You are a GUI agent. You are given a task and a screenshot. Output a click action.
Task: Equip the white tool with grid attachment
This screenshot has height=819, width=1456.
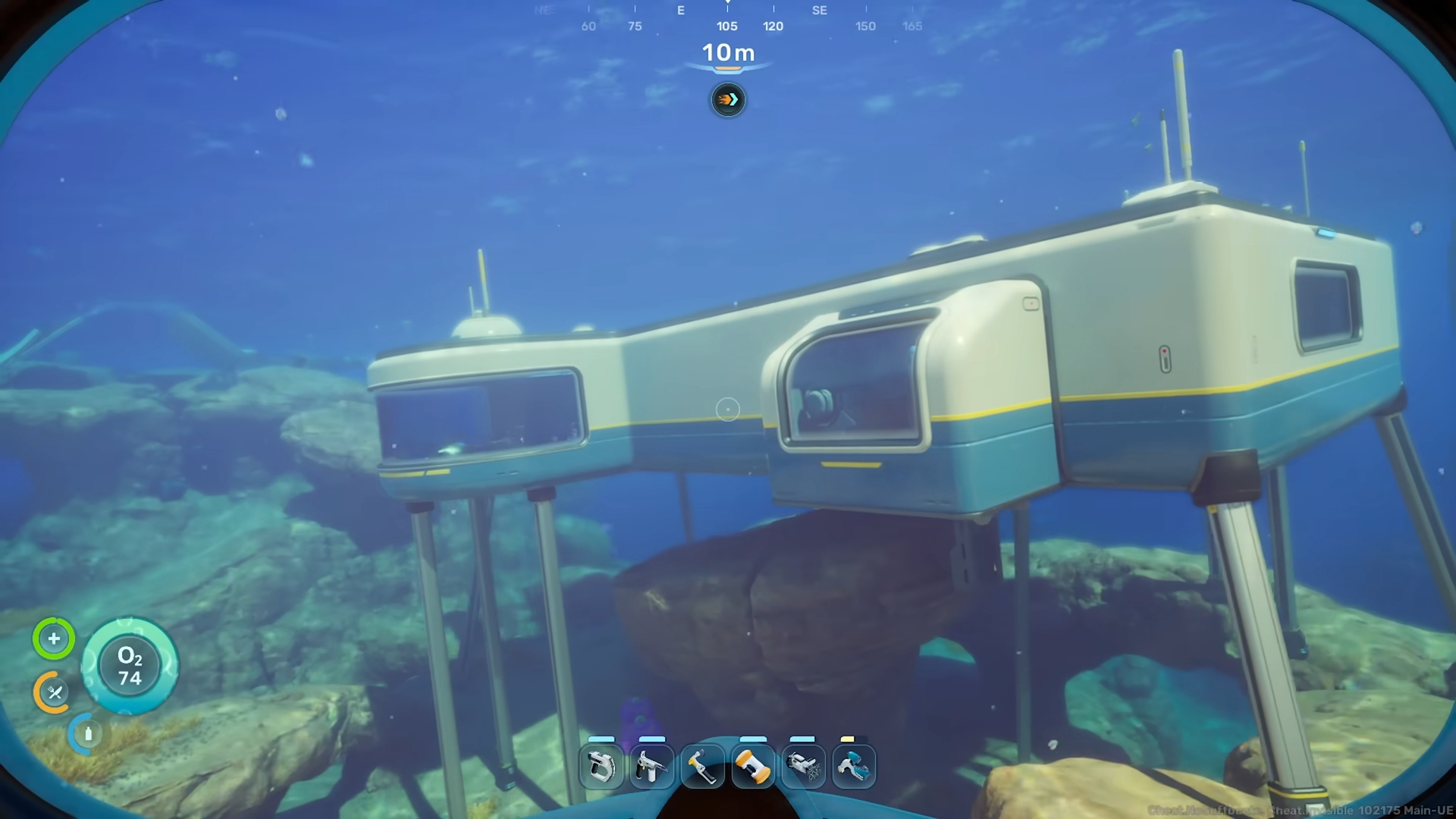(803, 767)
